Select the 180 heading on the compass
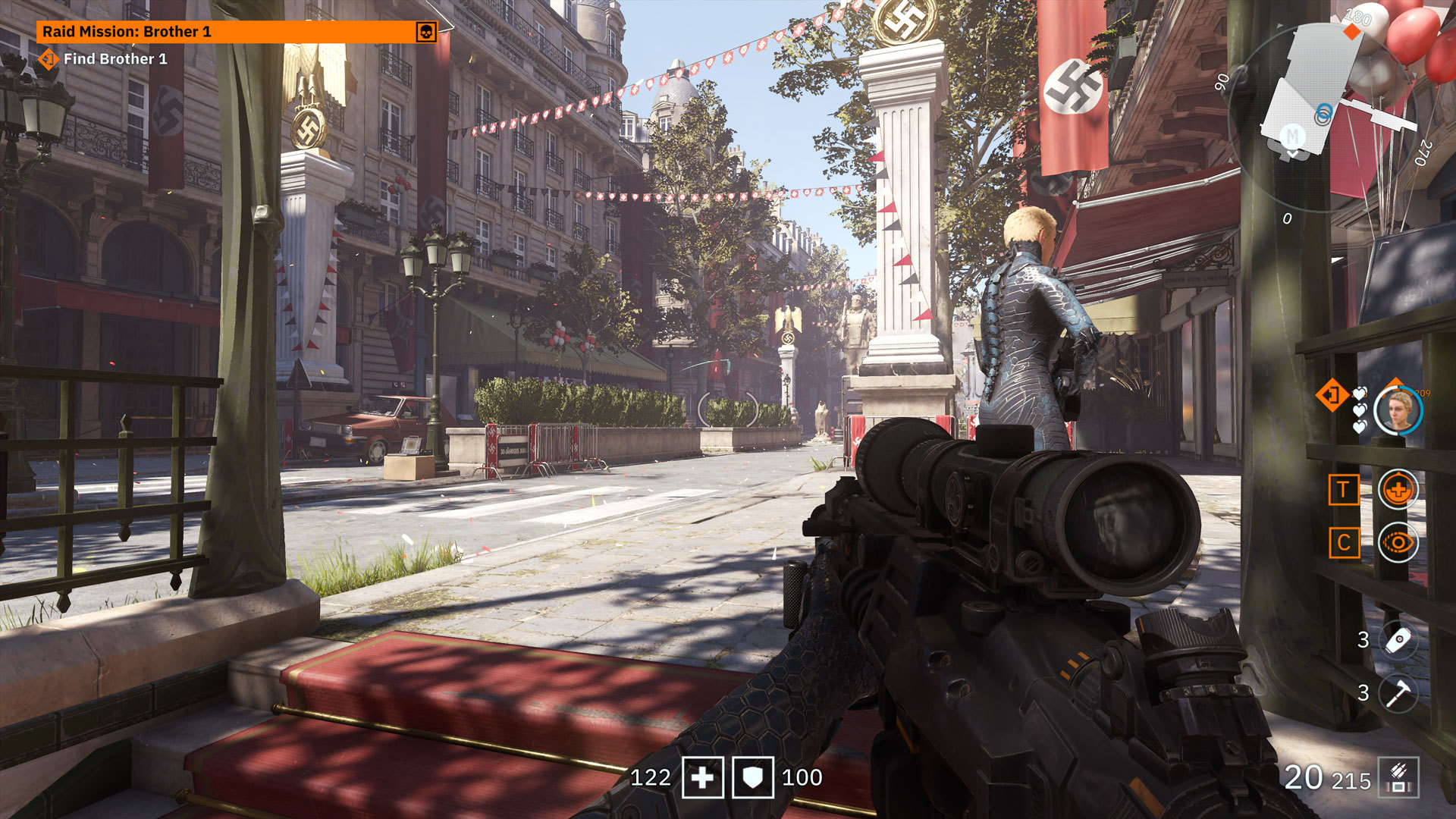 [1357, 17]
